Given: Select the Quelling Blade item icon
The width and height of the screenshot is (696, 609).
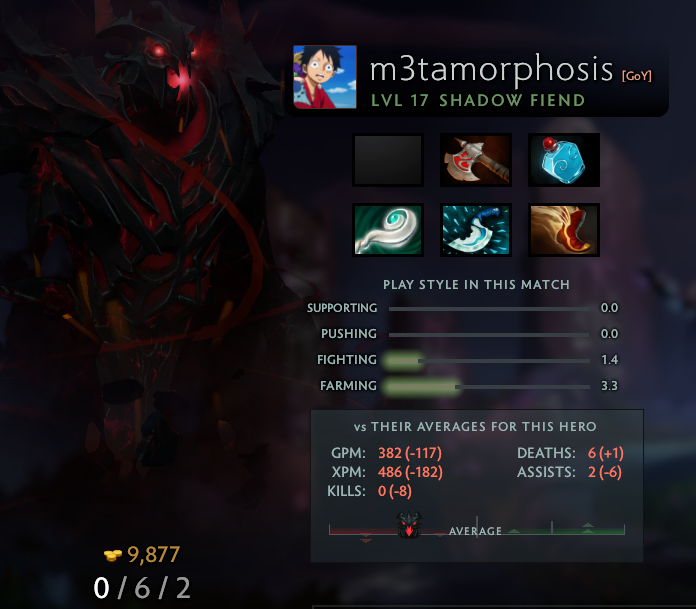Looking at the screenshot, I should (476, 160).
